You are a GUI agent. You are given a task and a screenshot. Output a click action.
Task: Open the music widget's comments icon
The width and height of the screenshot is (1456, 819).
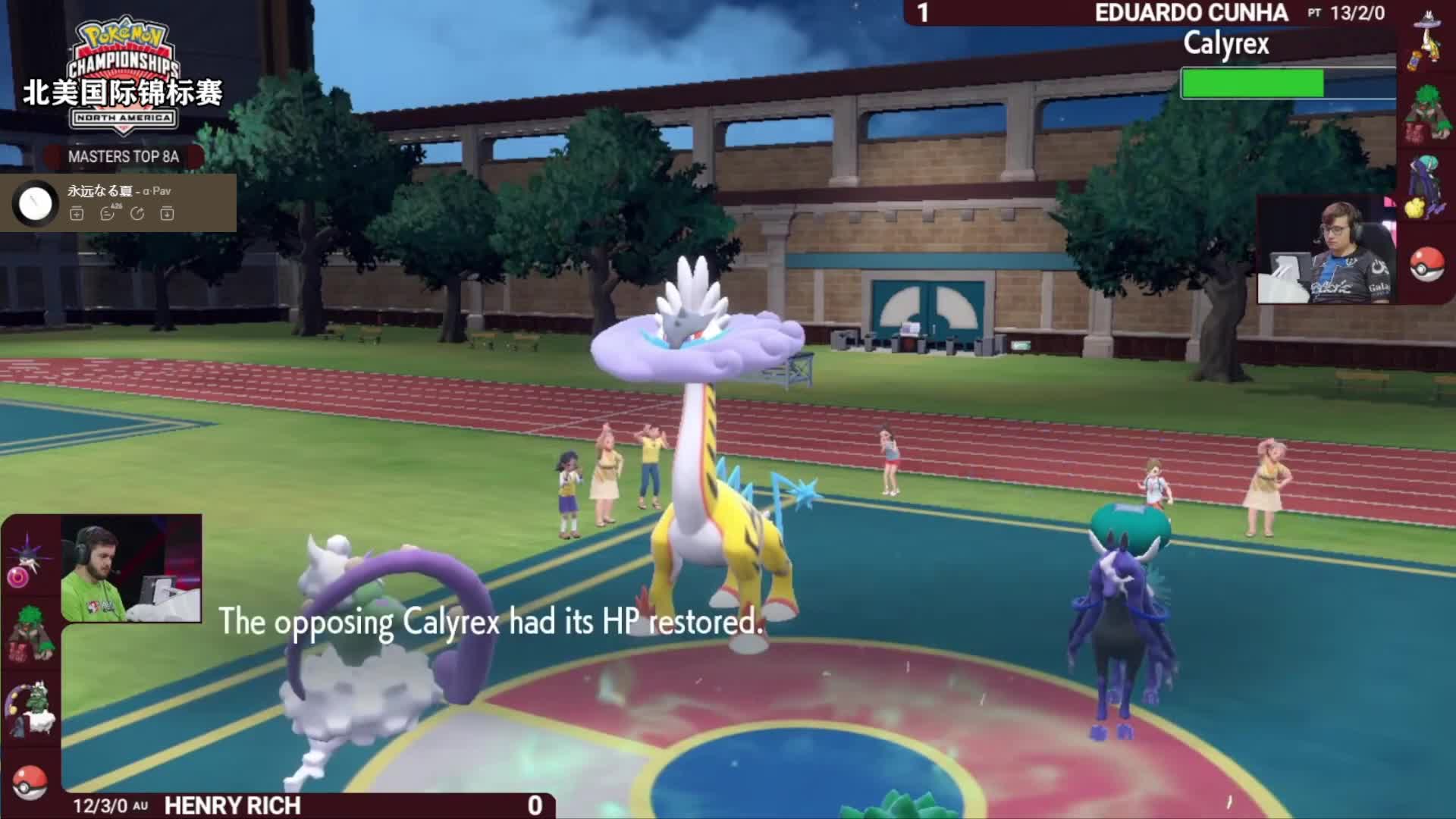point(108,214)
